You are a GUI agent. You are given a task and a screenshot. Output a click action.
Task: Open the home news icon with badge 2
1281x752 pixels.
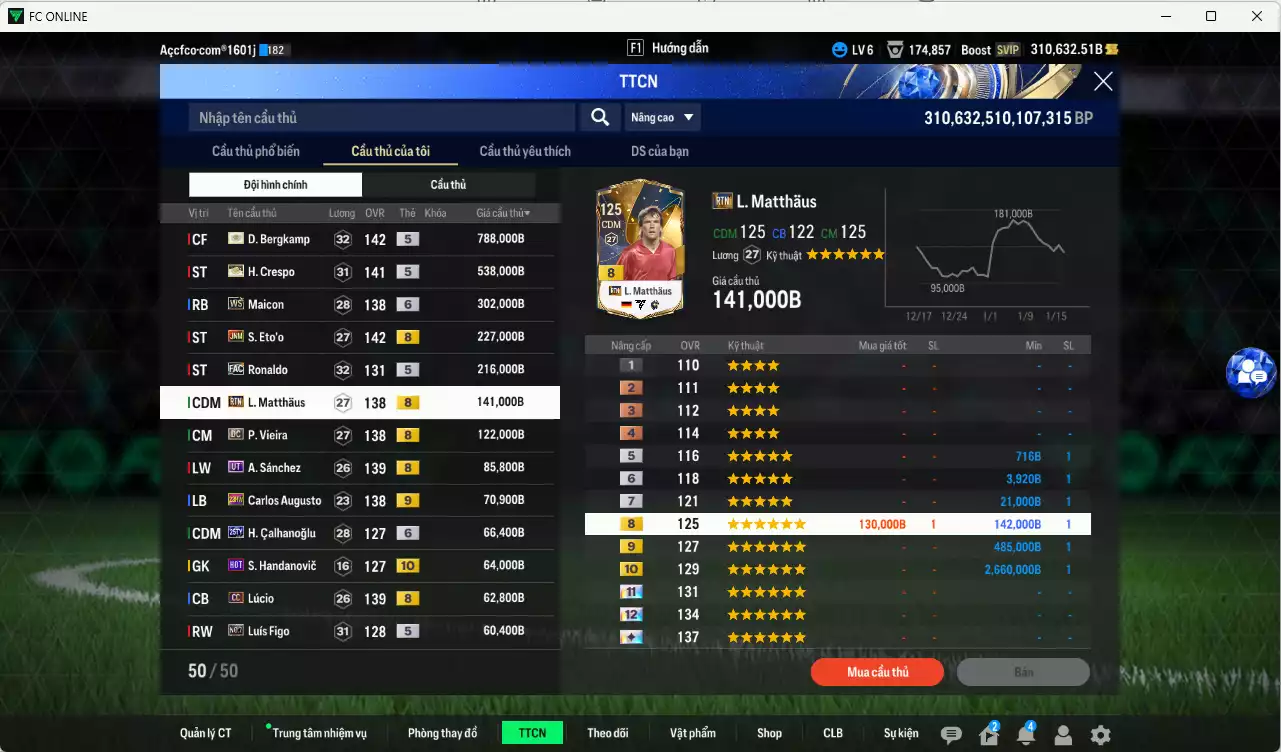click(x=988, y=732)
